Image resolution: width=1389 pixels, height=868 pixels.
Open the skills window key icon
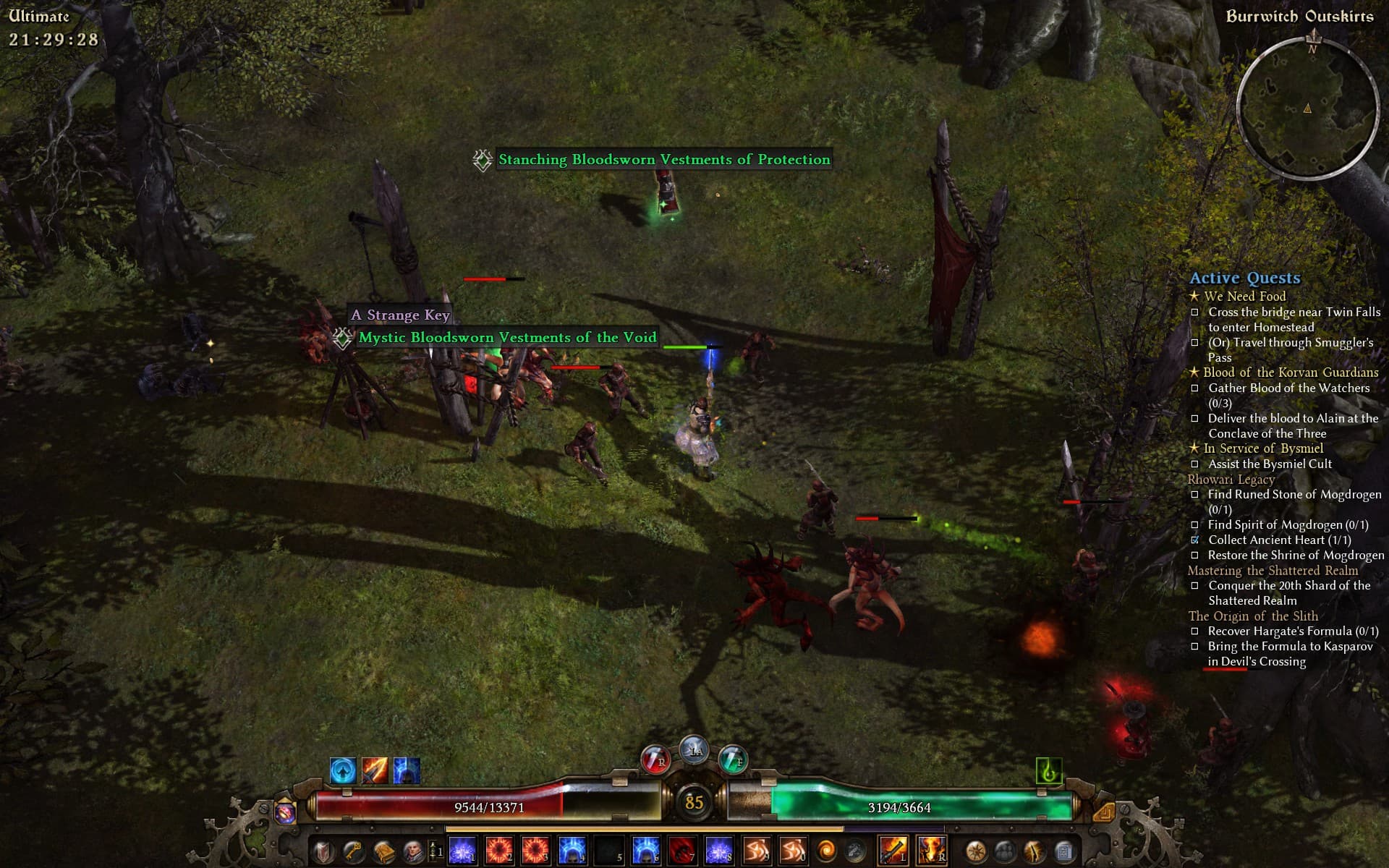(353, 851)
